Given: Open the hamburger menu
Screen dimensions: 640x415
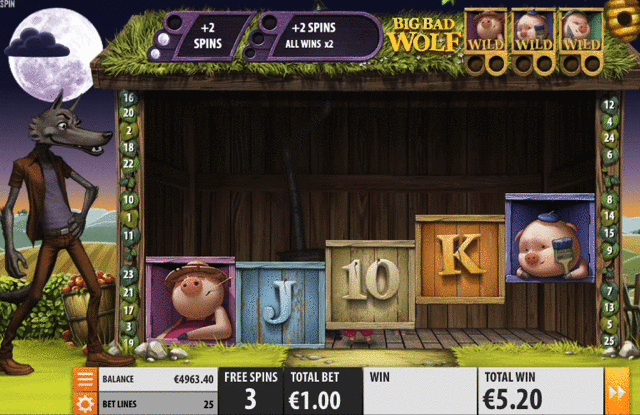Looking at the screenshot, I should tap(85, 379).
